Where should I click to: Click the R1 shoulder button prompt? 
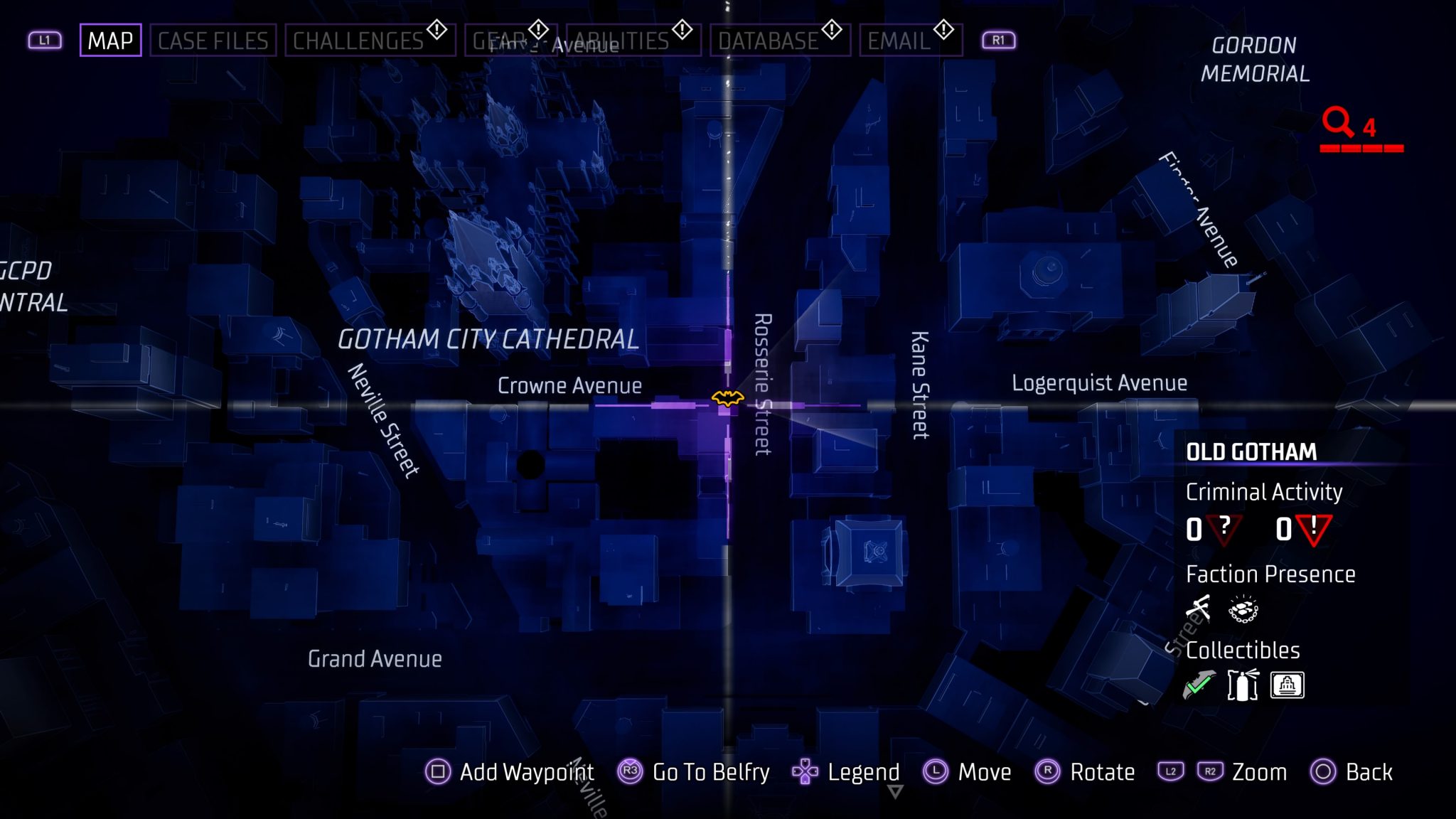(998, 40)
